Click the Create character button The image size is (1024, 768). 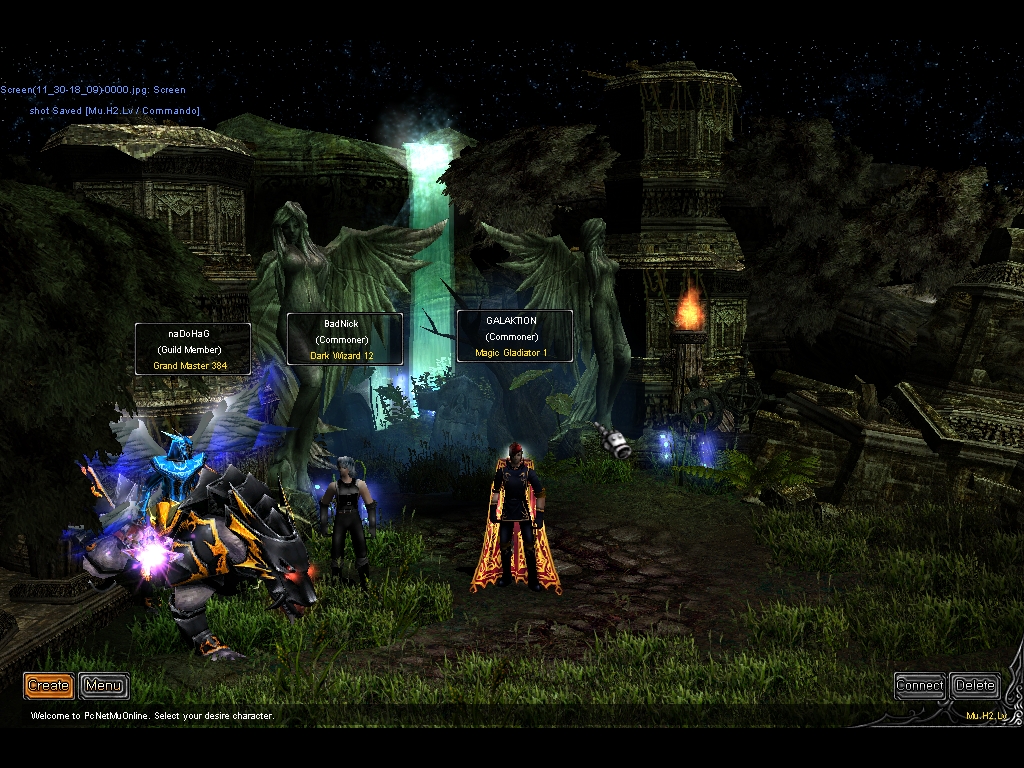click(x=48, y=685)
